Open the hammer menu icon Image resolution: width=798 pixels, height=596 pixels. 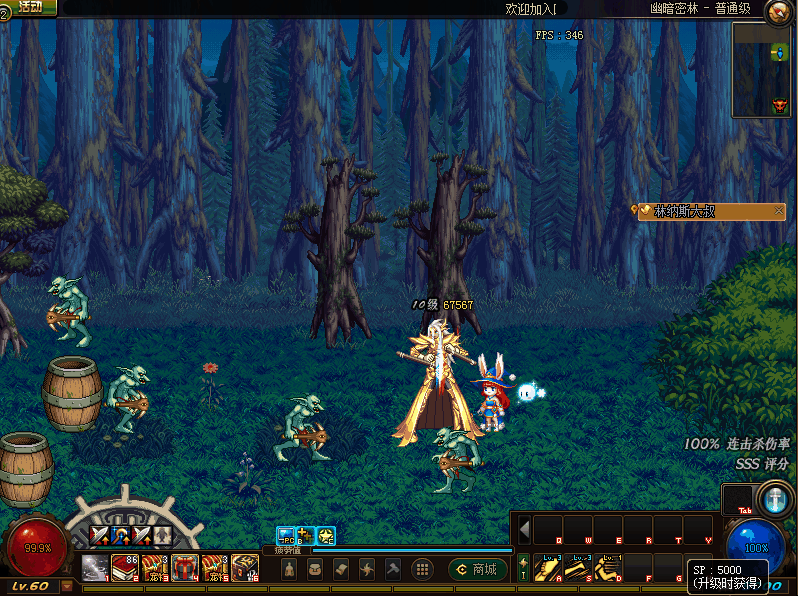tap(393, 569)
